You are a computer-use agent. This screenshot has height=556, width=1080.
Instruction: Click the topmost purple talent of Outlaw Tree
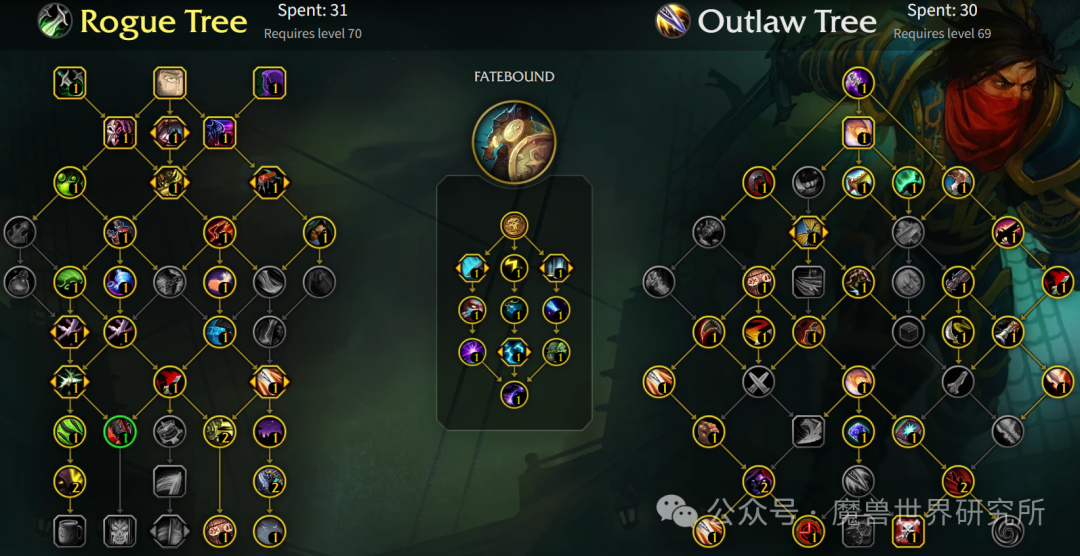point(858,83)
